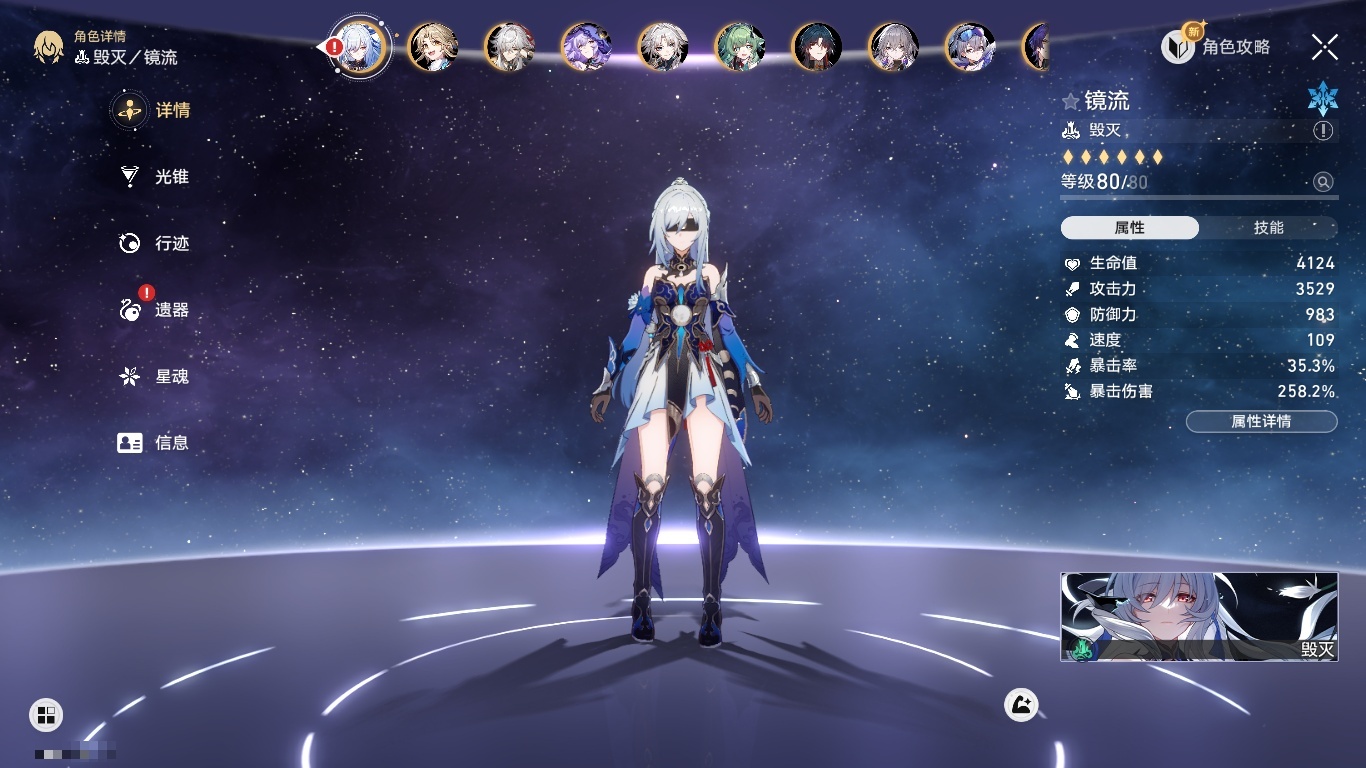The width and height of the screenshot is (1366, 768).
Task: Select the 属性 attributes tab
Action: (x=1130, y=228)
